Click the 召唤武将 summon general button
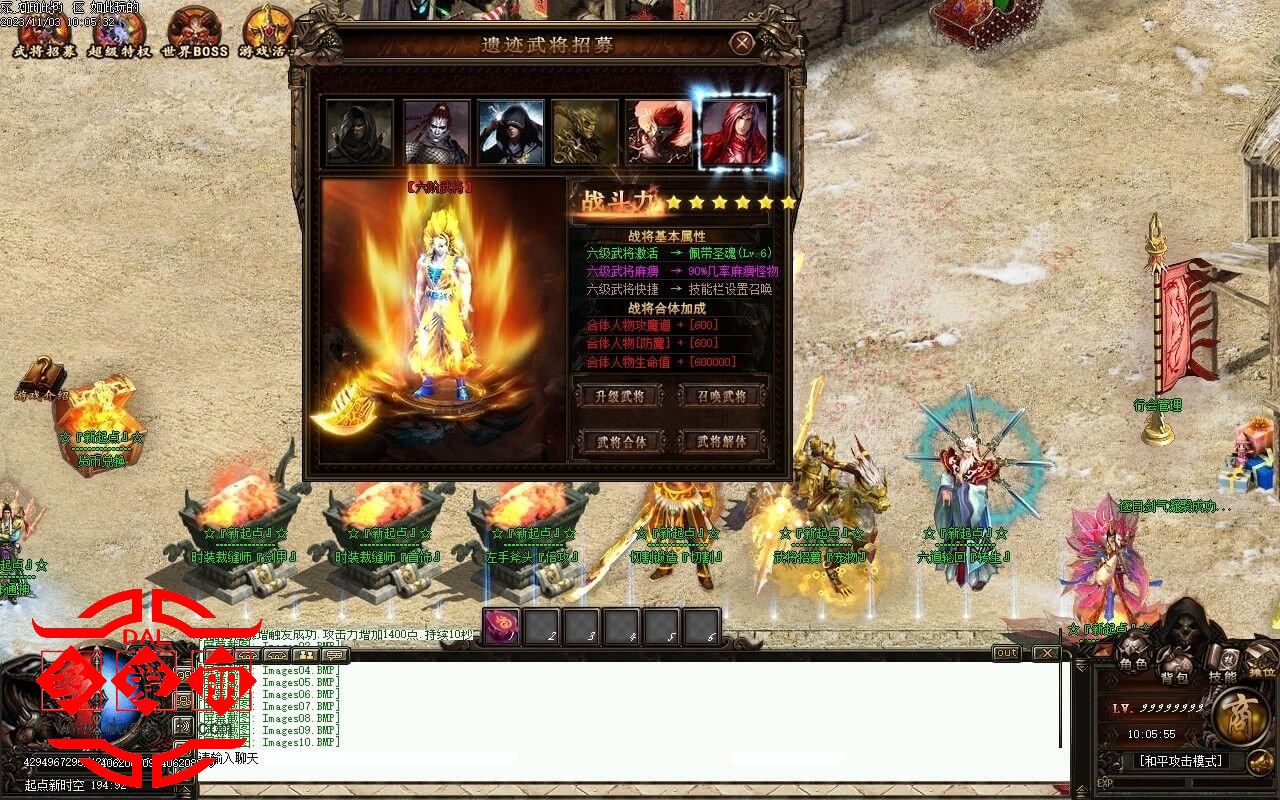Image resolution: width=1280 pixels, height=800 pixels. (724, 396)
